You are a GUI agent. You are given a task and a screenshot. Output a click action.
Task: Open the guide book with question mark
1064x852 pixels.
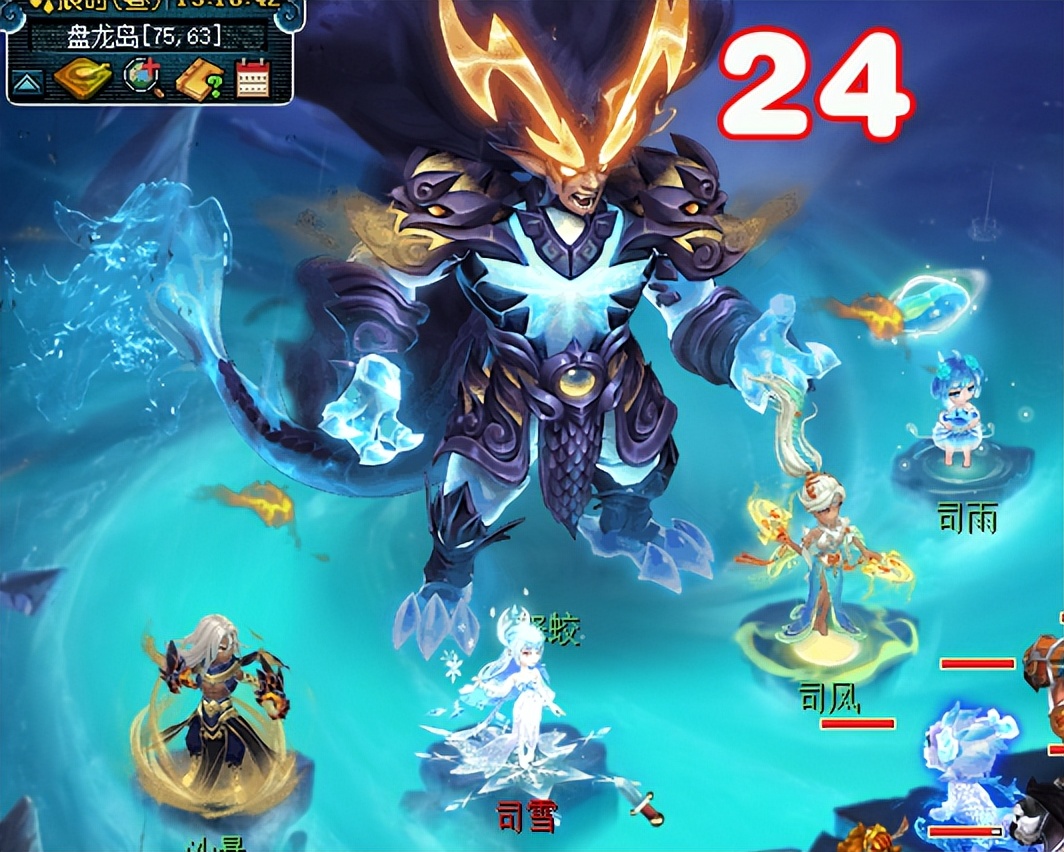pos(200,78)
